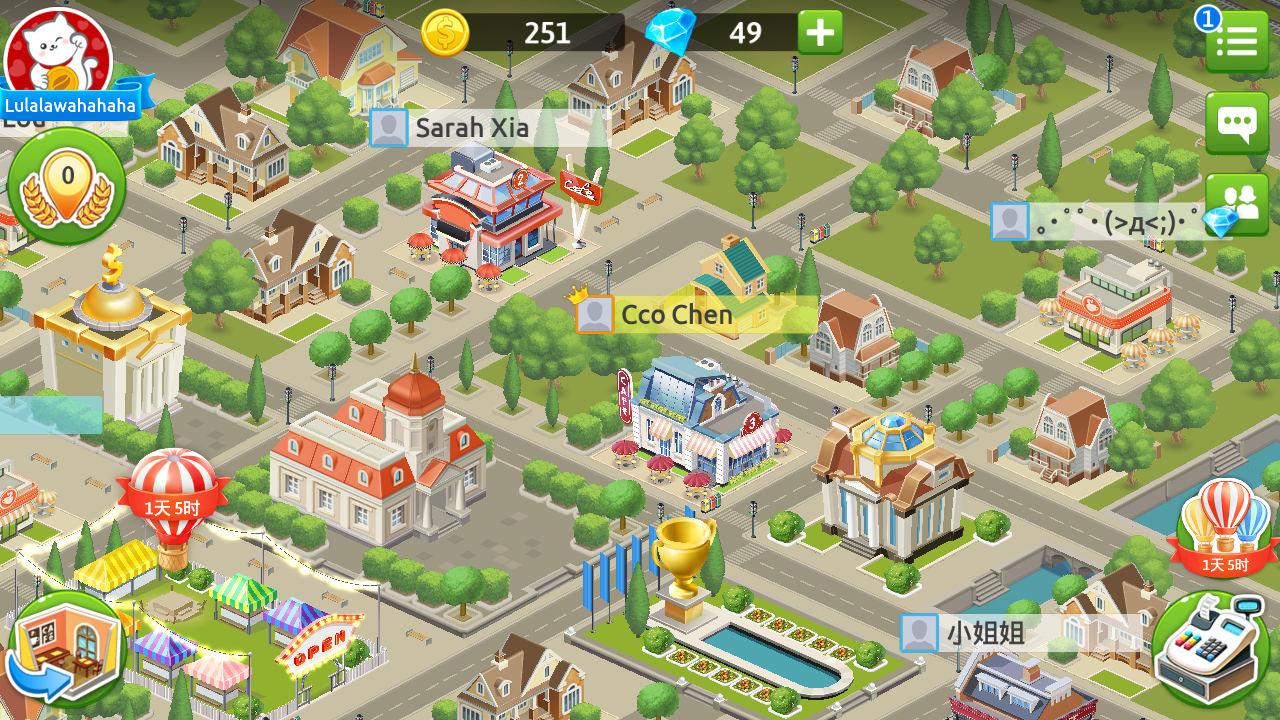Tap the green plus to buy diamonds
Viewport: 1280px width, 720px height.
[x=820, y=33]
